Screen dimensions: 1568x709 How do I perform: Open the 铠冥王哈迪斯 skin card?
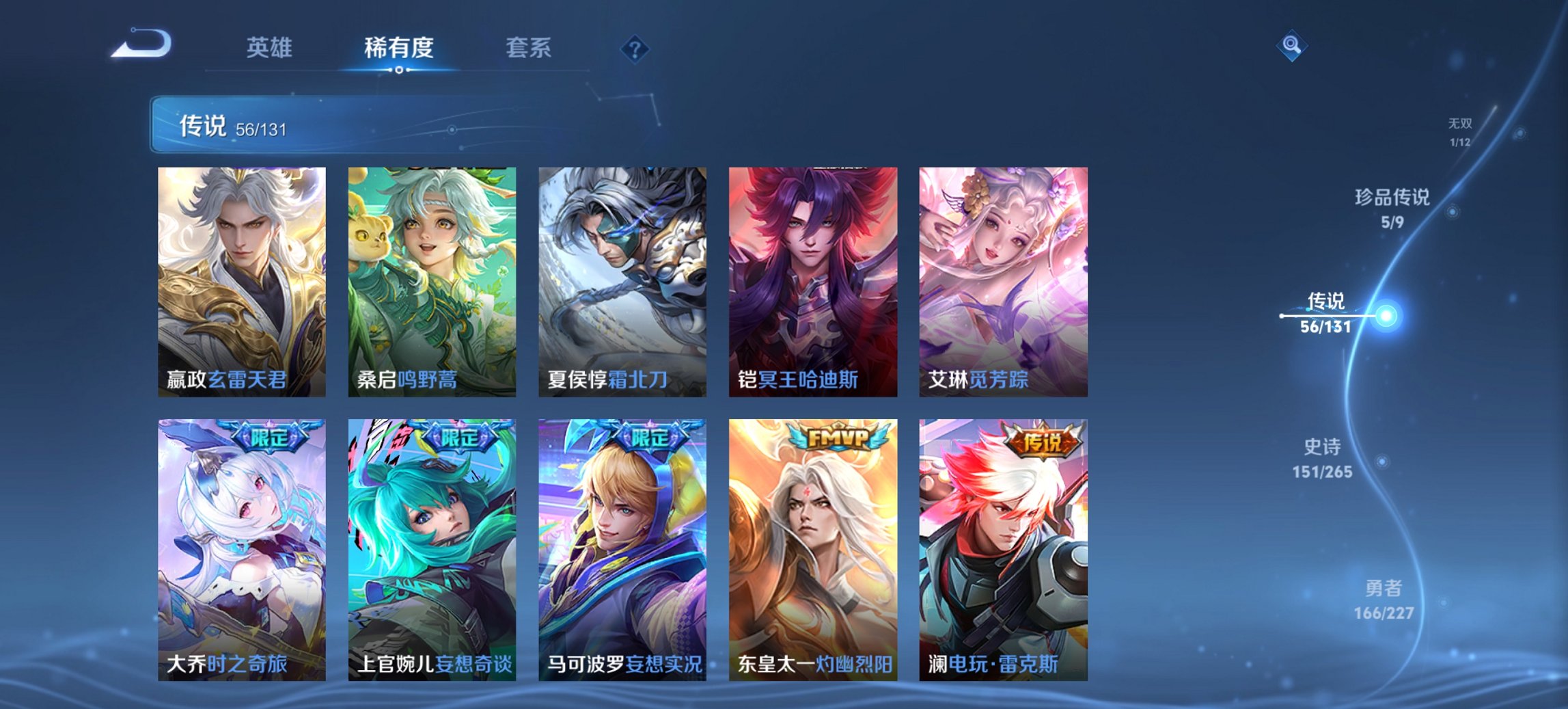(814, 280)
